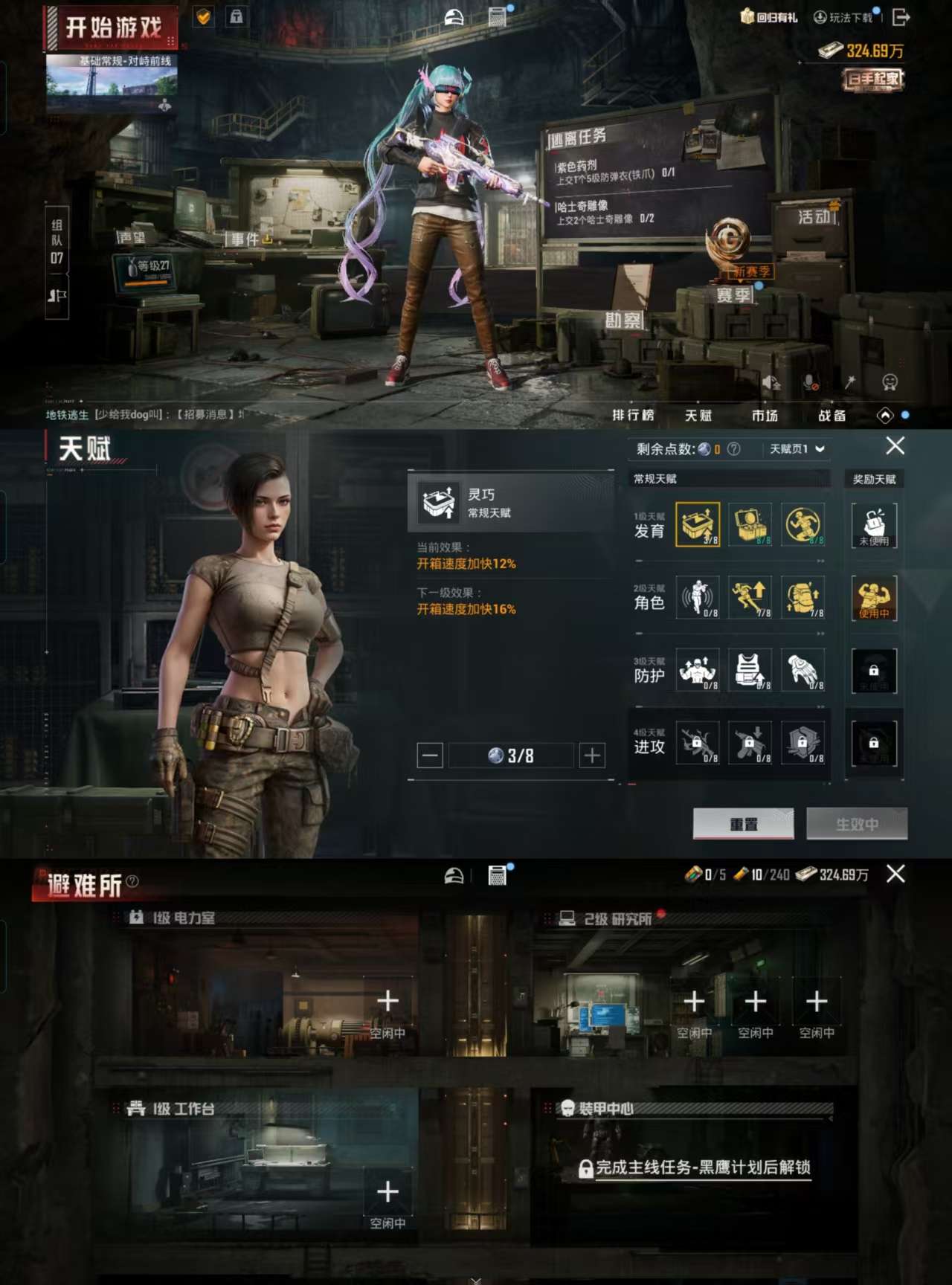Click 空闲中 slot in 1级 电力室
952x1285 pixels.
click(x=387, y=1008)
